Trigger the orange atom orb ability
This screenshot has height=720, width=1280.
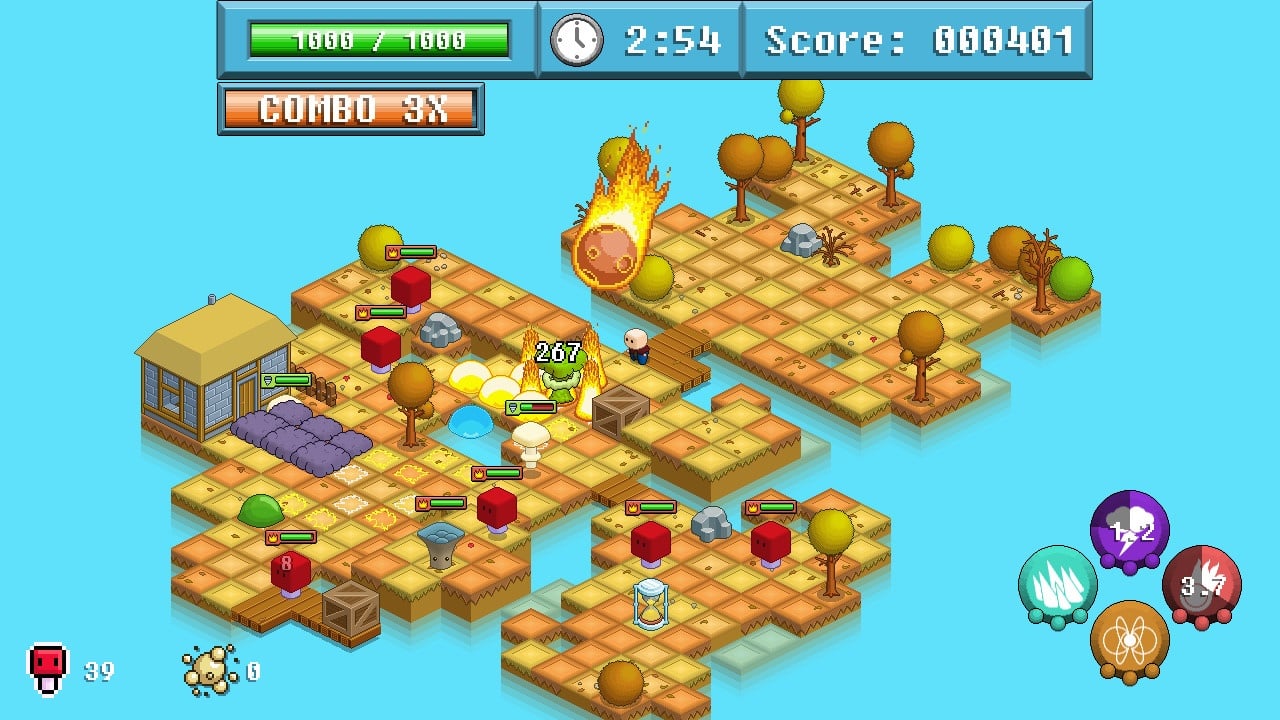[1129, 640]
